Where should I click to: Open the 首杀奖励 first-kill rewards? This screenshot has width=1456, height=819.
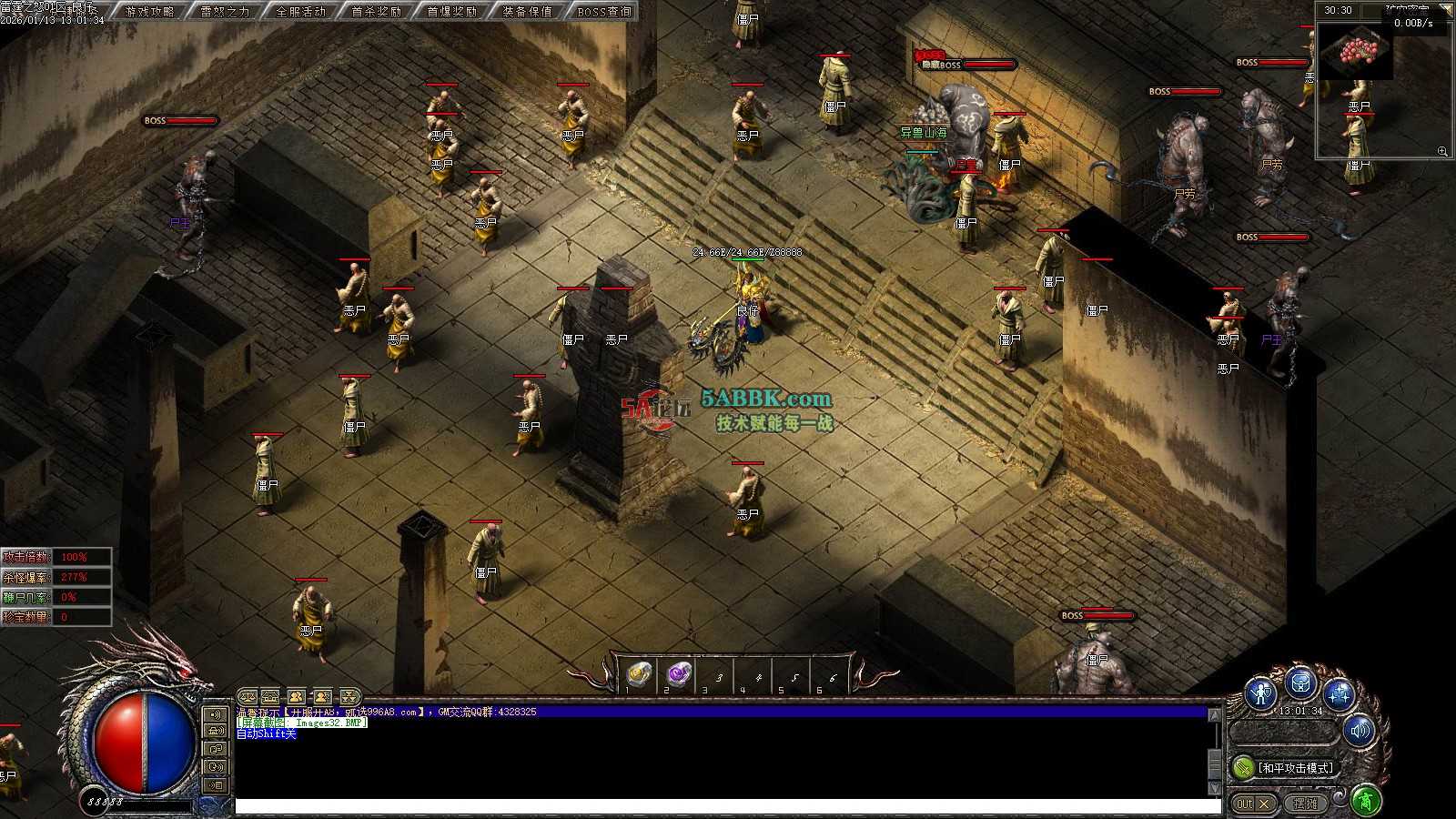(376, 12)
